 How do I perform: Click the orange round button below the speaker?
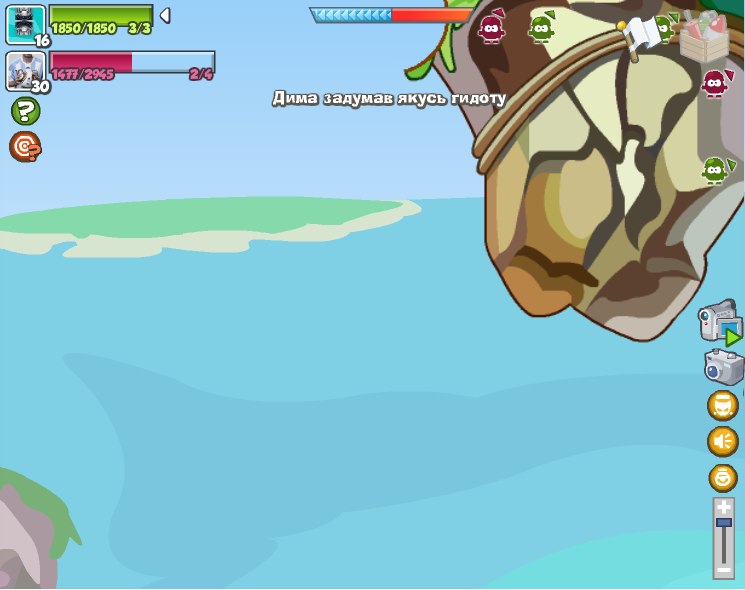point(722,477)
